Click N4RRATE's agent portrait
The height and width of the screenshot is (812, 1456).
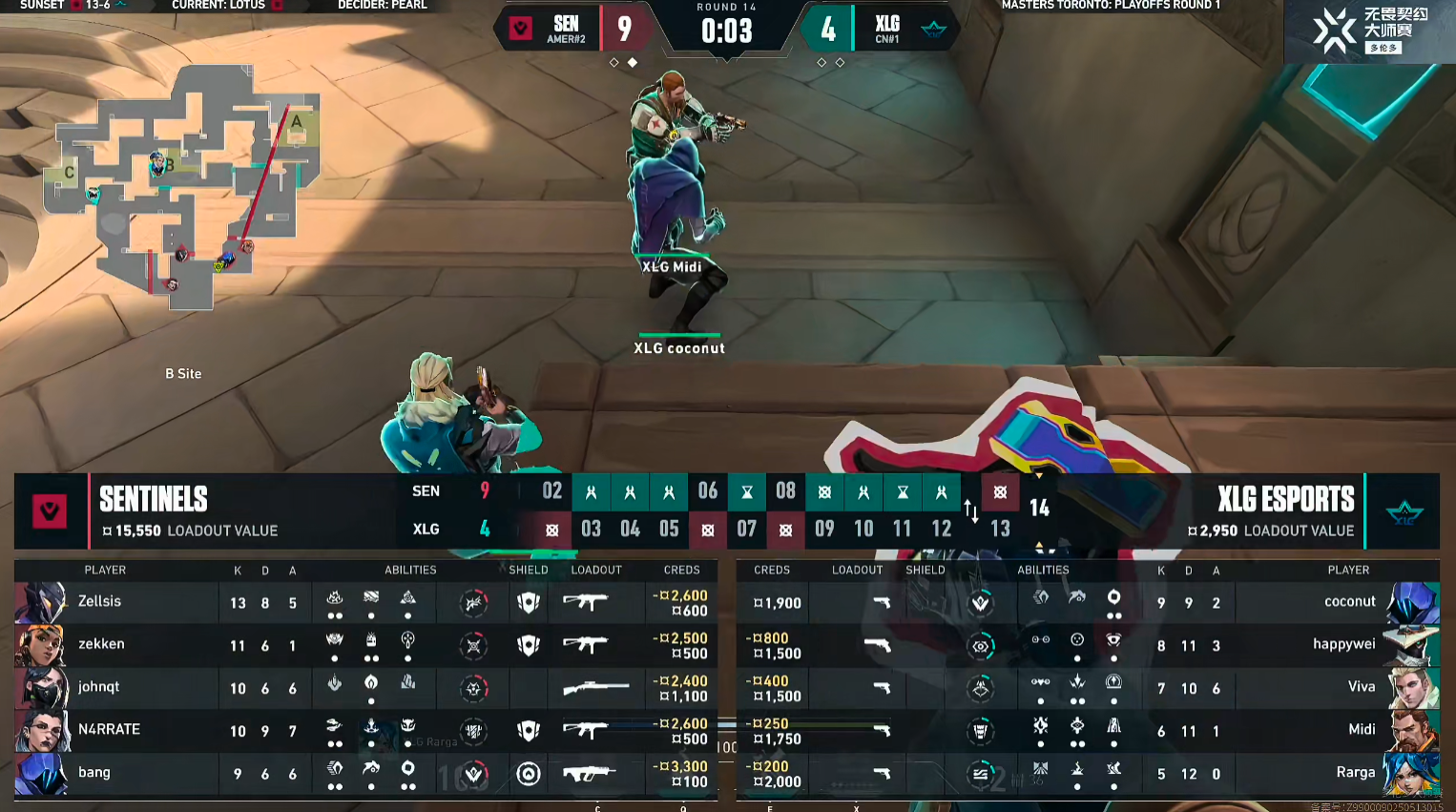coord(40,731)
